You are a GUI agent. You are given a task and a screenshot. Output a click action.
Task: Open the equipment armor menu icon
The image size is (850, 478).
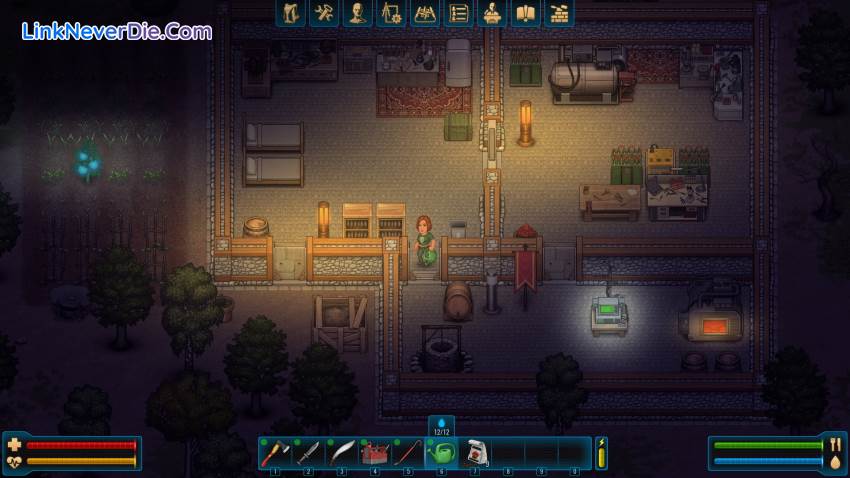290,13
